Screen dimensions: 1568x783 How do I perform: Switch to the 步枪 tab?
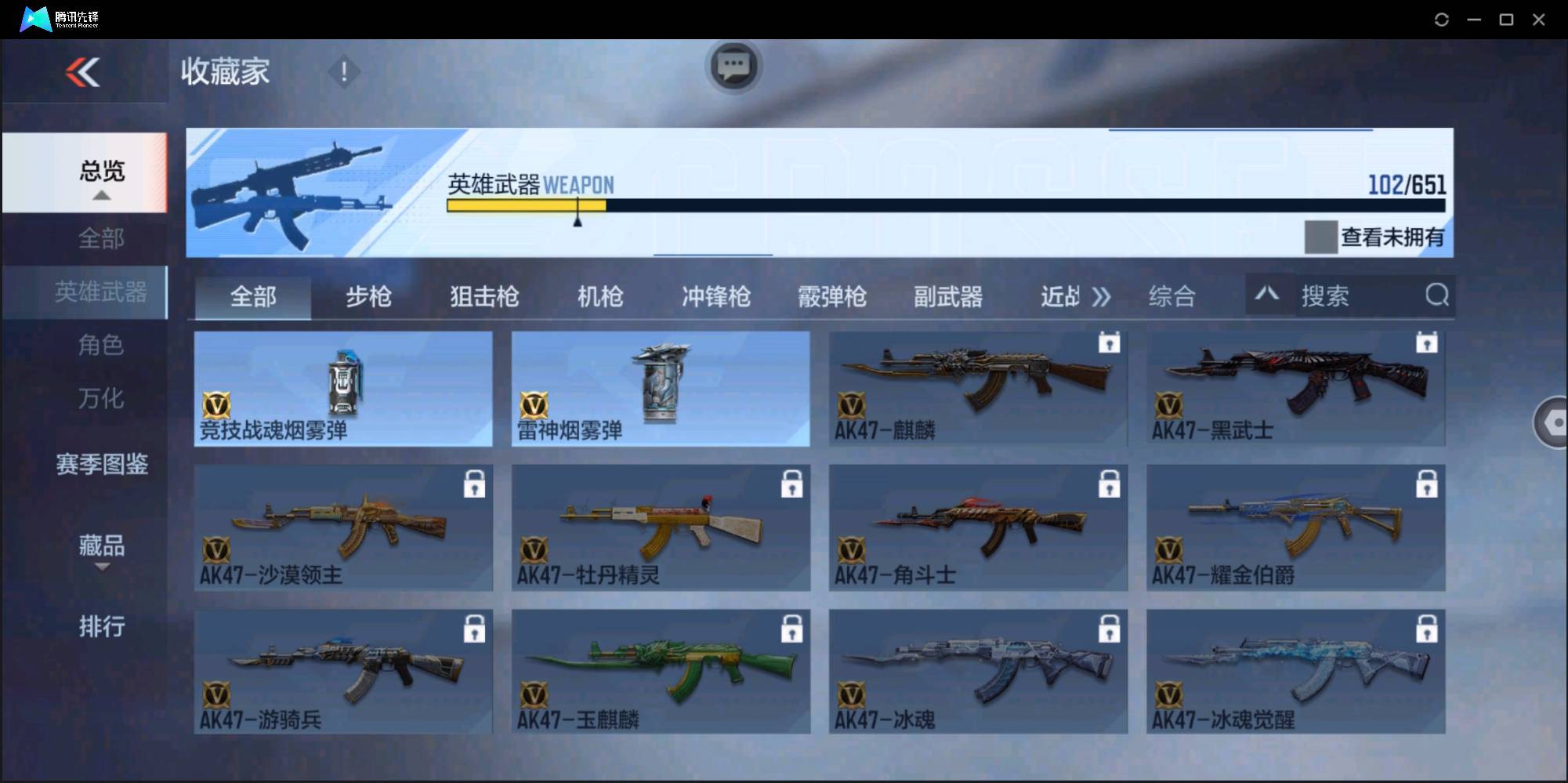368,296
